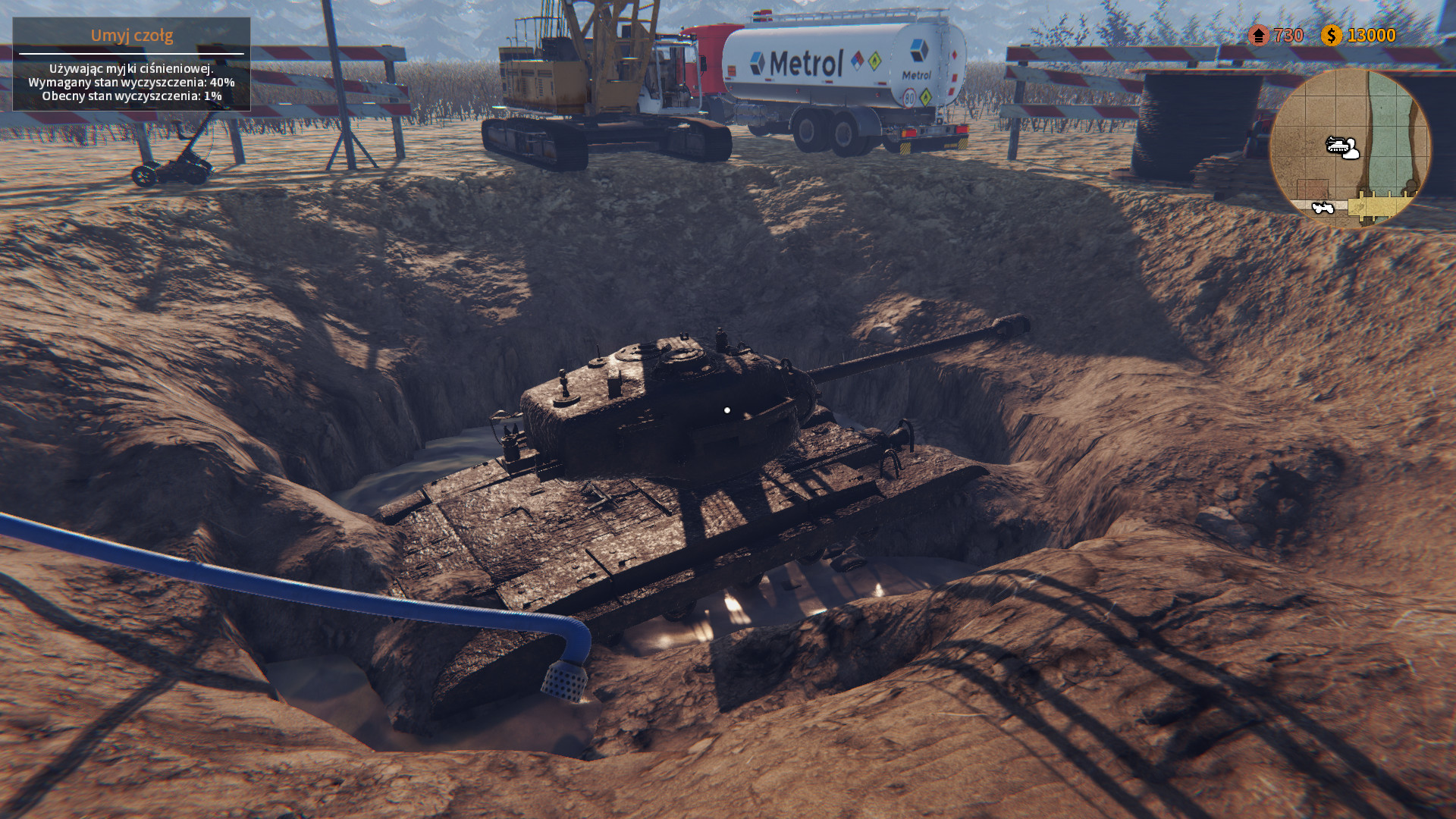The height and width of the screenshot is (819, 1456).
Task: Click the white car icon near minimap bottom
Action: point(1323,207)
